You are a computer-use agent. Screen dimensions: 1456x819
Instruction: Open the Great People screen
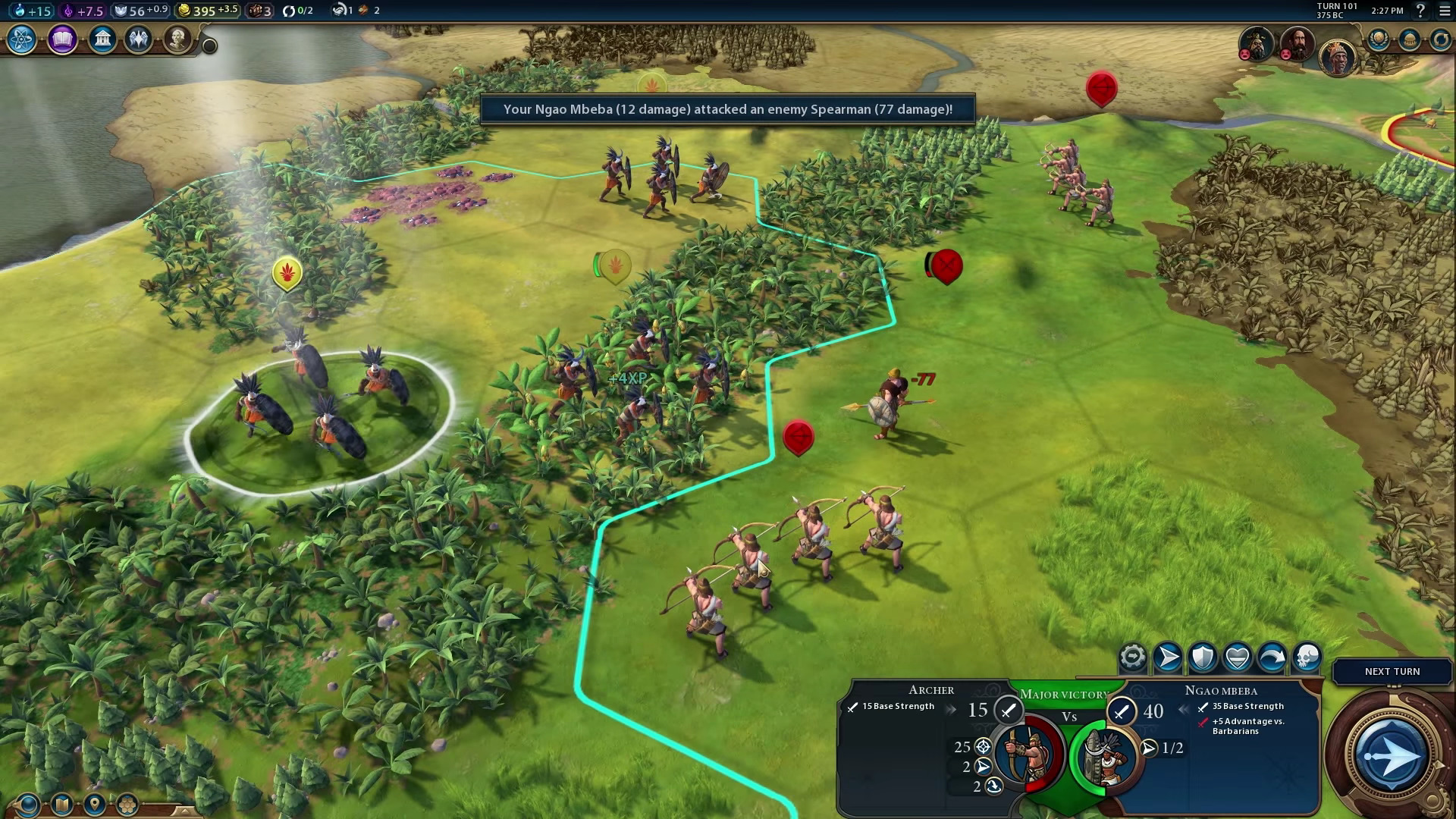click(178, 41)
